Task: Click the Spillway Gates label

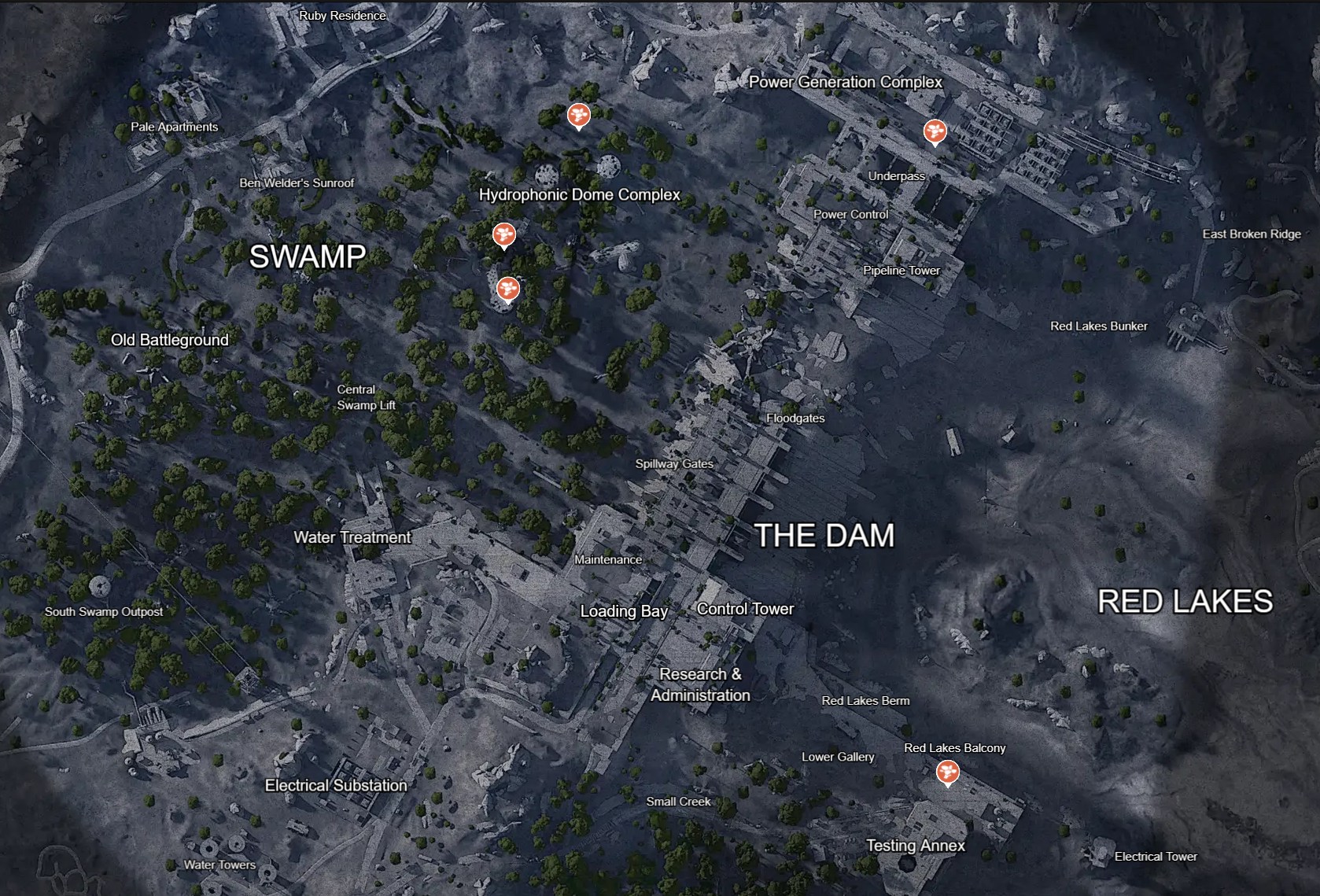Action: (674, 464)
